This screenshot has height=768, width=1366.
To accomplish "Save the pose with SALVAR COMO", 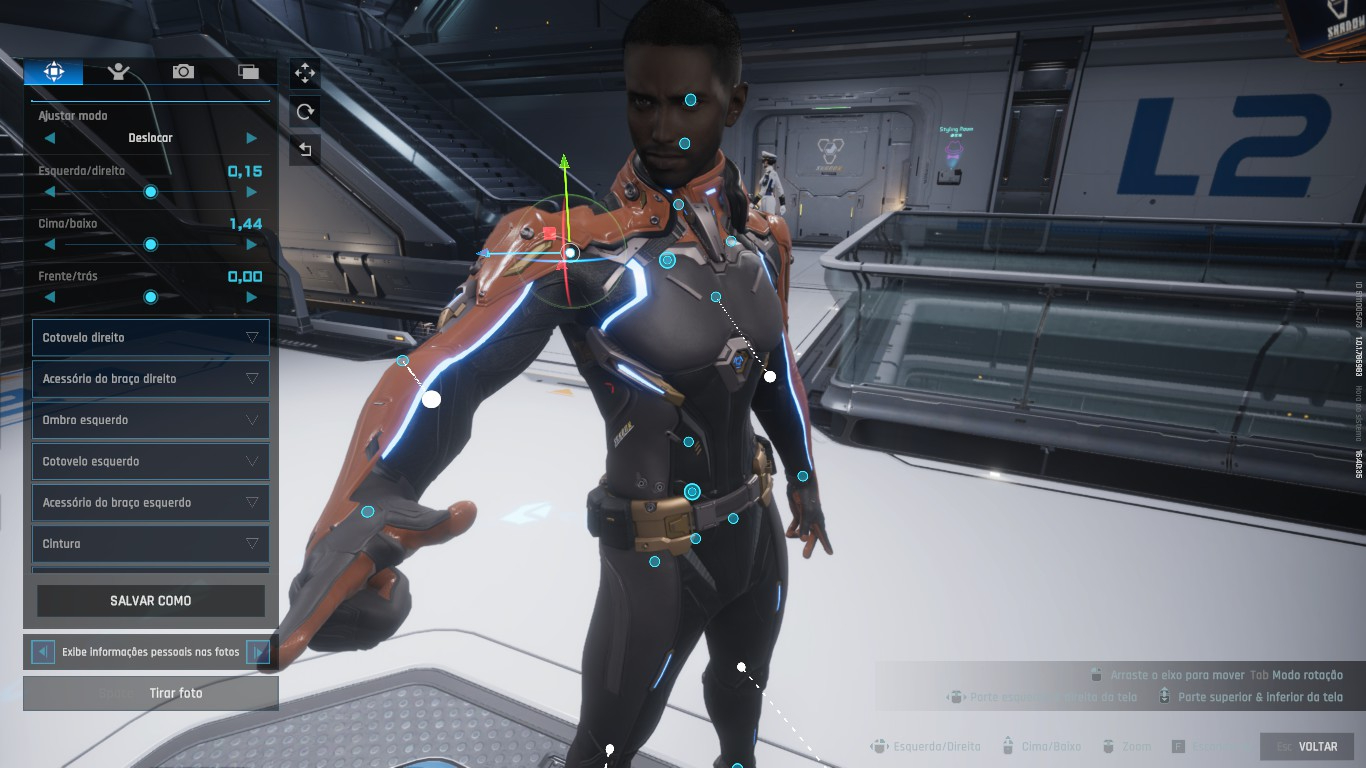I will 151,601.
